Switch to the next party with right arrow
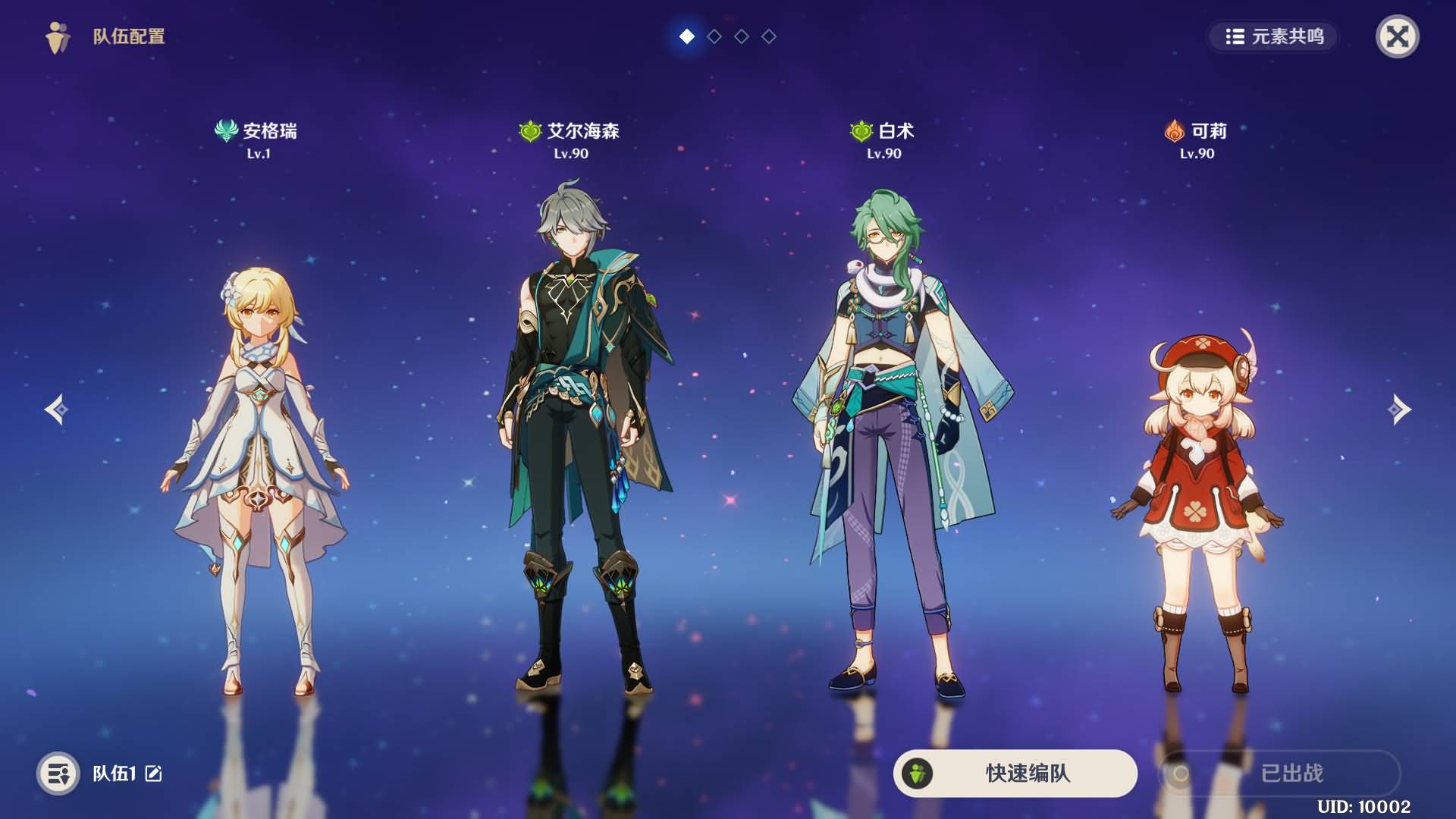1456x819 pixels. [1399, 409]
